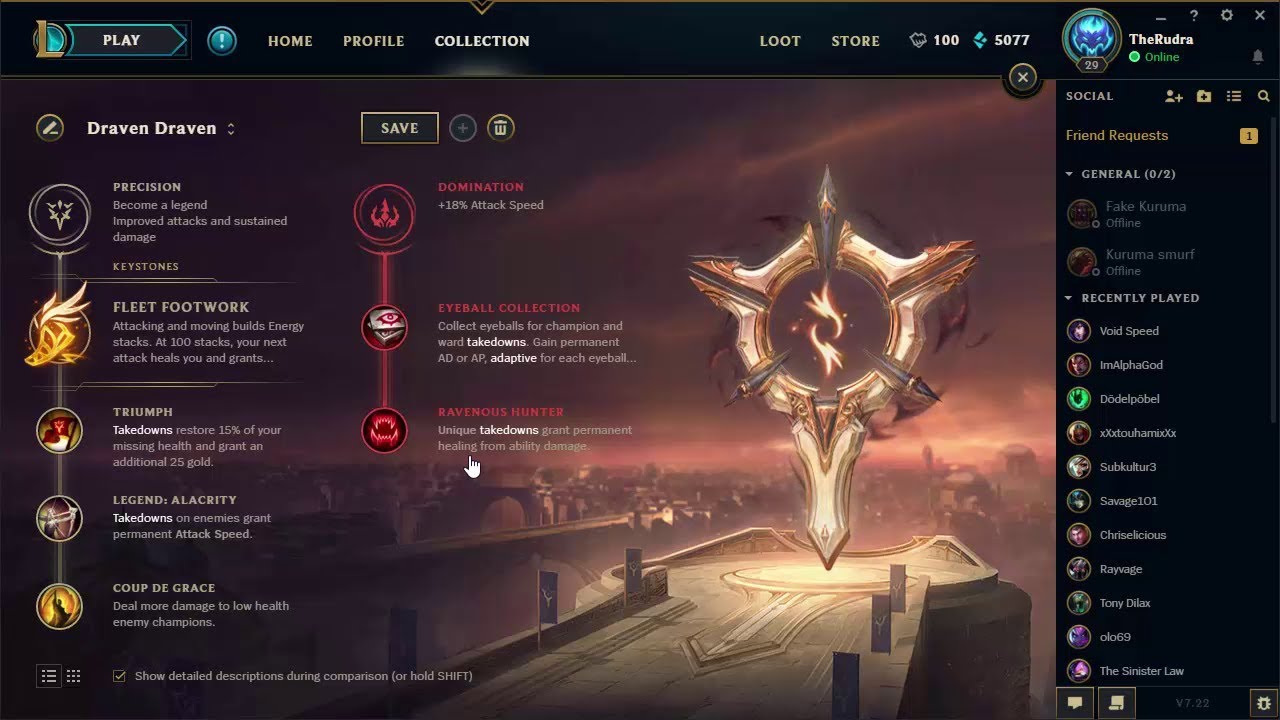Click the Domination secondary path icon
The image size is (1280, 720).
tap(385, 215)
